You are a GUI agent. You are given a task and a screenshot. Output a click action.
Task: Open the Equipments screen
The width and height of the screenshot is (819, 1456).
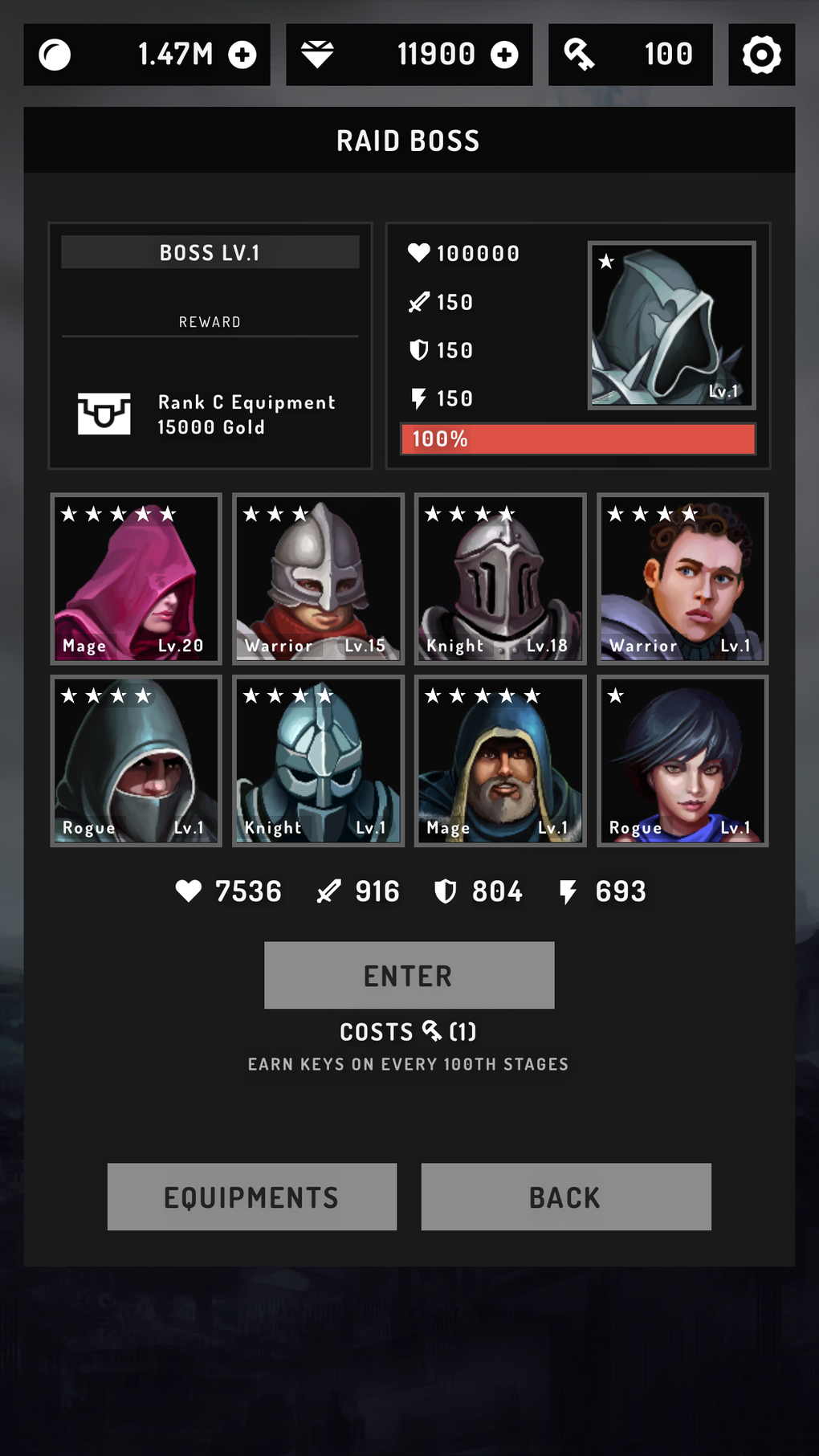[251, 1197]
